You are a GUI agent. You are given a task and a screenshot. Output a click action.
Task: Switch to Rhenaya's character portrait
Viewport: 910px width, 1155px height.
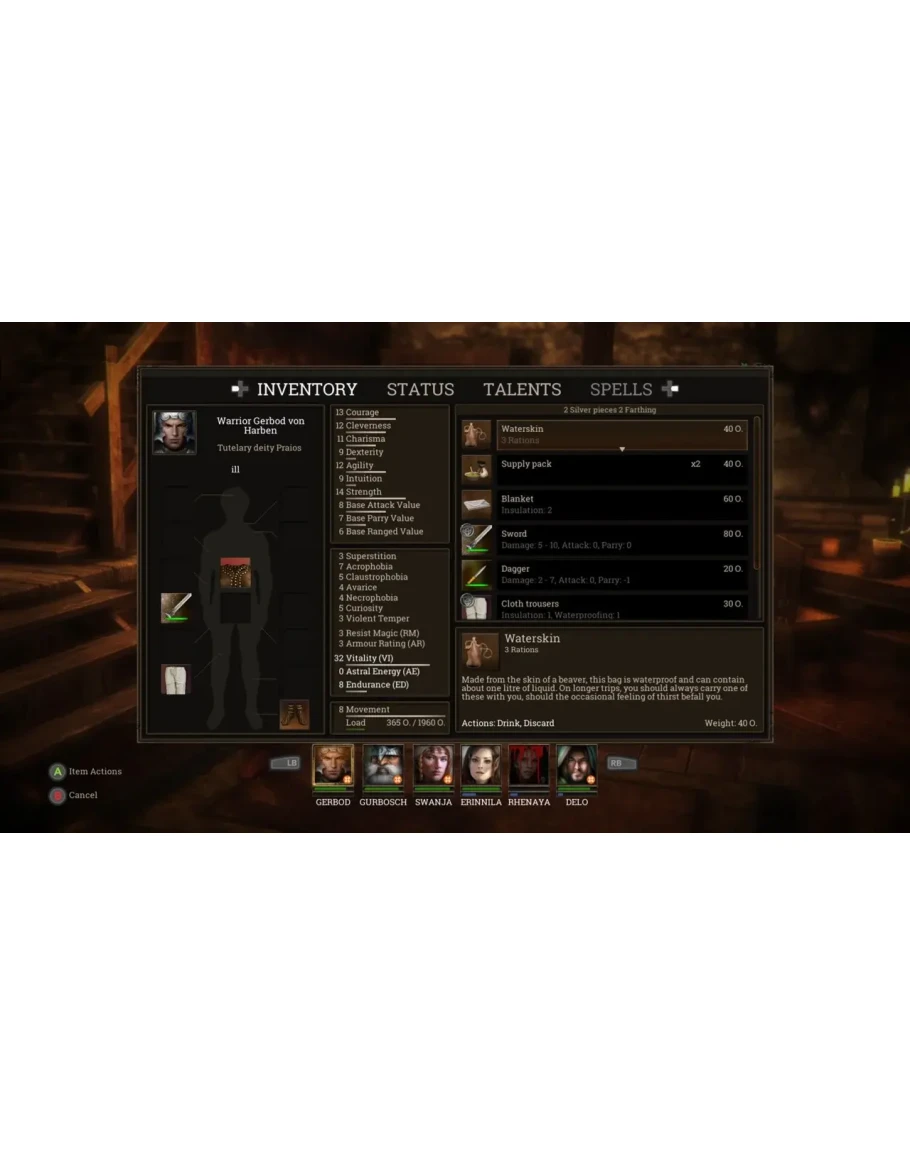point(528,767)
